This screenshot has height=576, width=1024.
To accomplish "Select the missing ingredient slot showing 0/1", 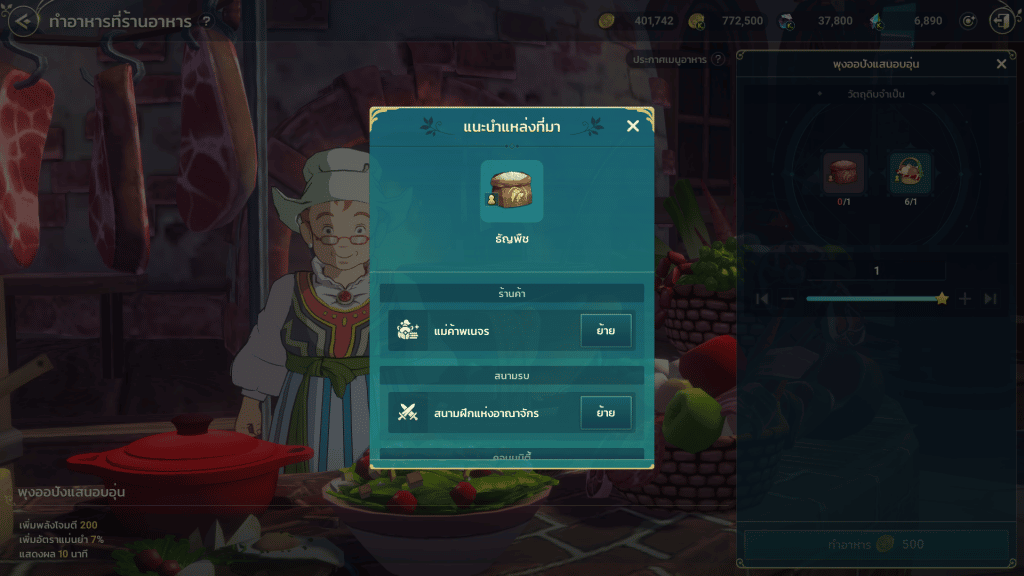I will (x=843, y=173).
